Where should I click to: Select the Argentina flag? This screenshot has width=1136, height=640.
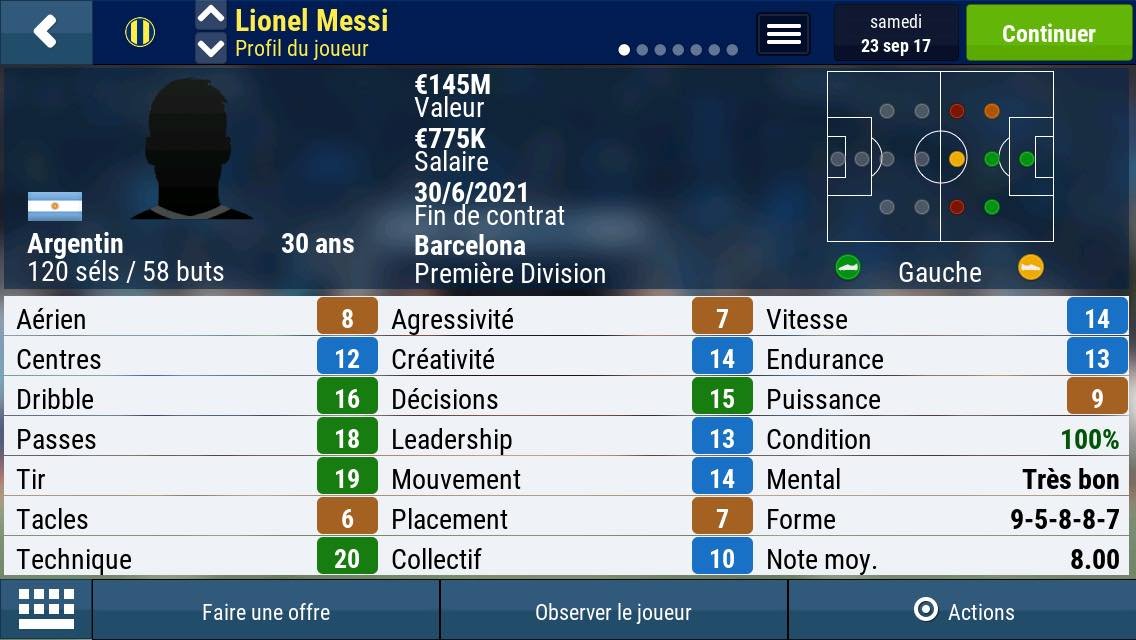click(55, 207)
